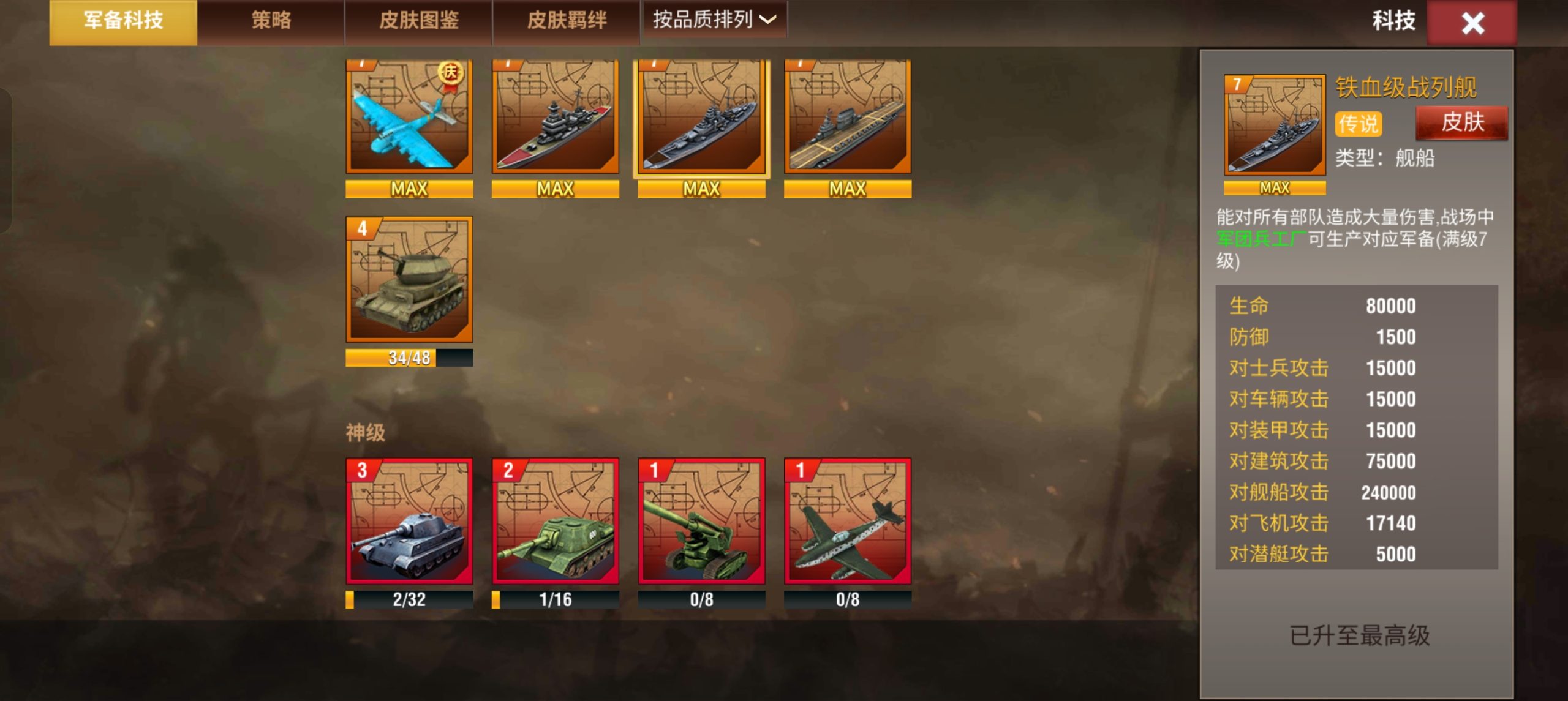Click the red 皮肤 button
This screenshot has width=1568, height=701.
[1462, 122]
